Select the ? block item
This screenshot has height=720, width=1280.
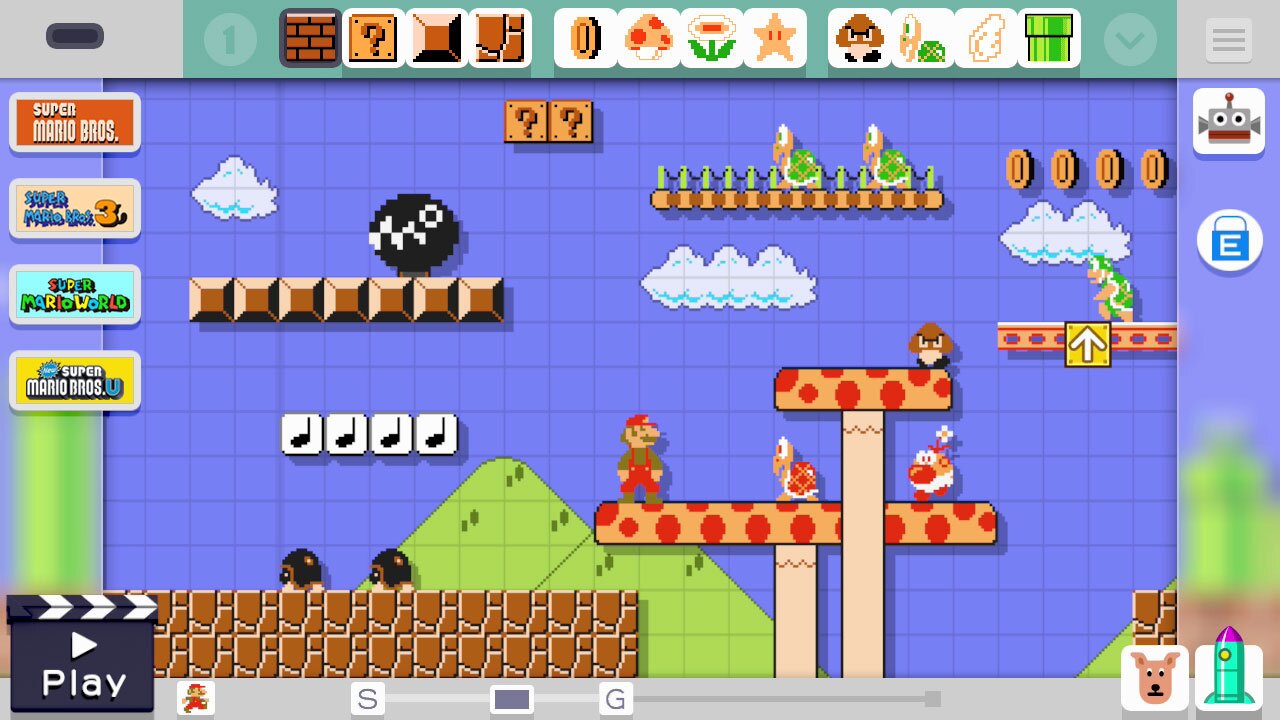(x=373, y=39)
